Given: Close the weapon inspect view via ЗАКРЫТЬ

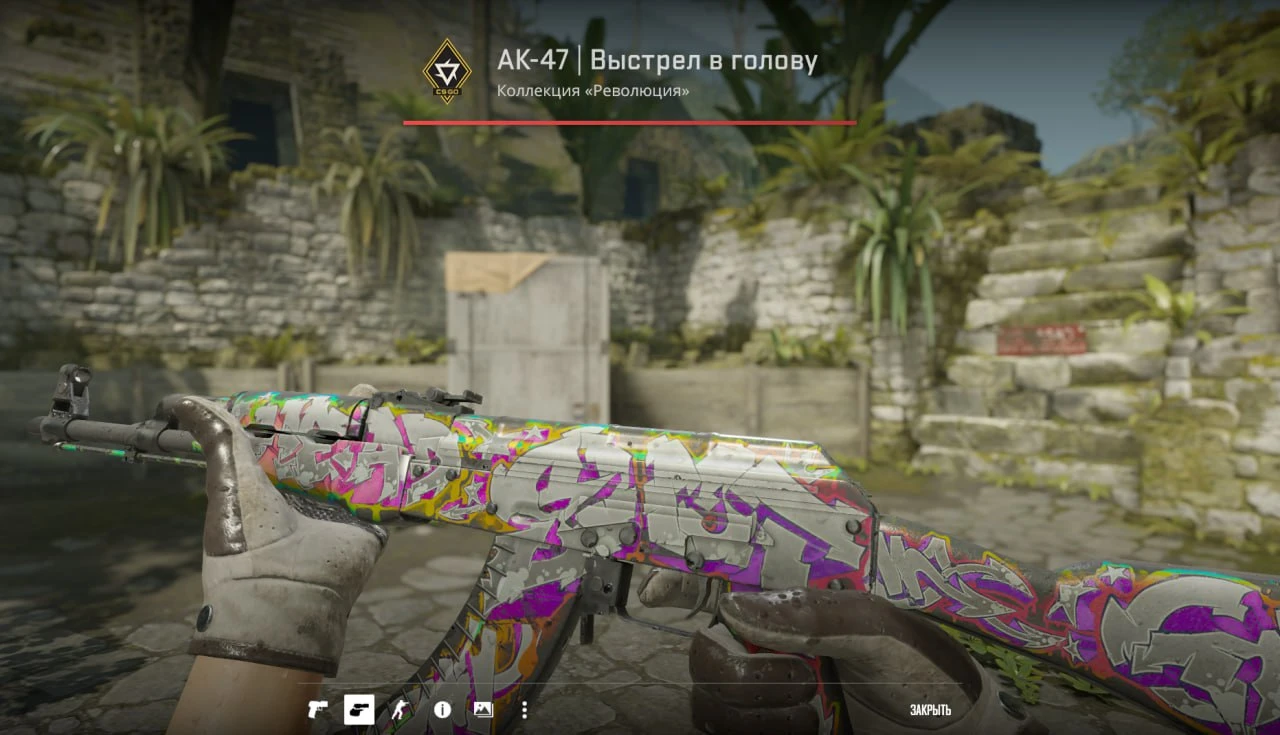Looking at the screenshot, I should coord(930,710).
